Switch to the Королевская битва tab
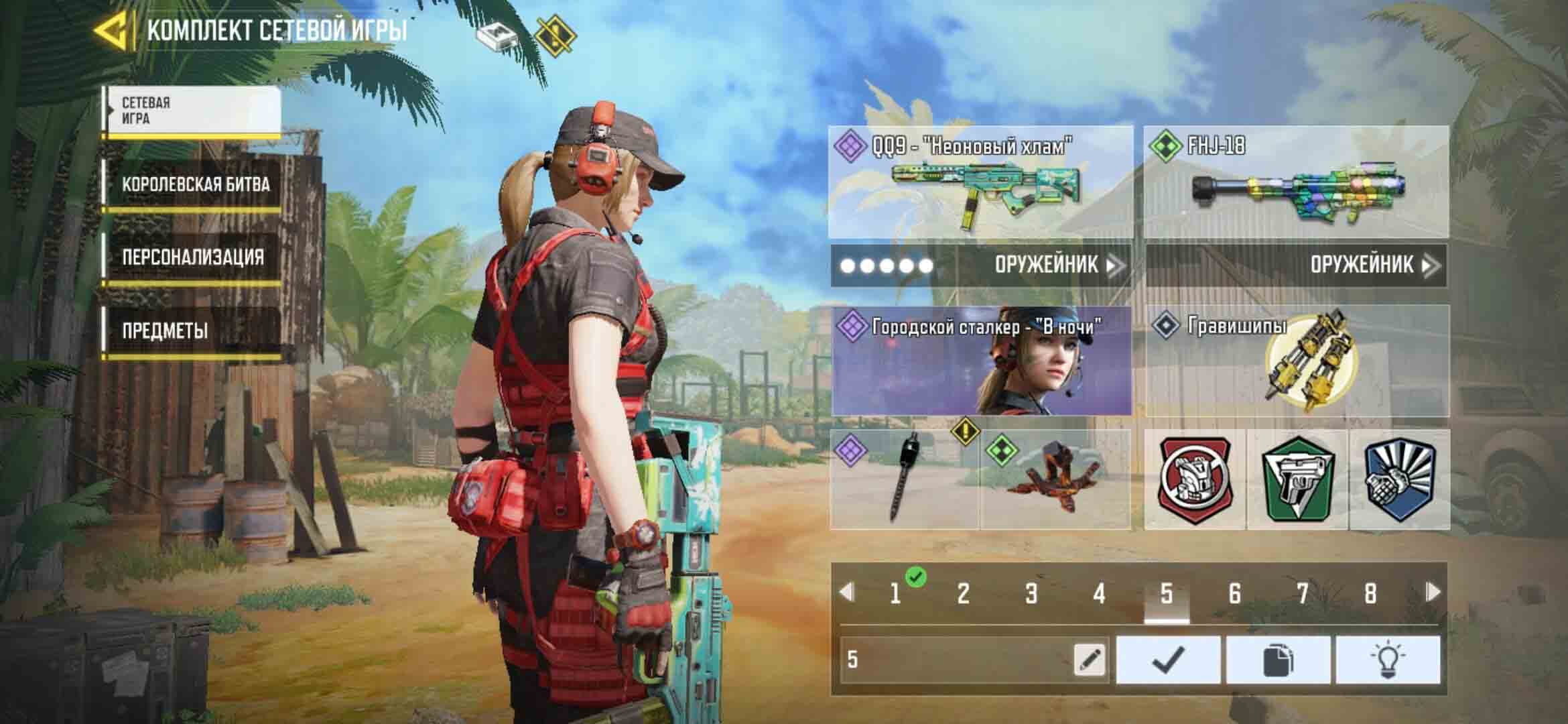 coord(194,185)
